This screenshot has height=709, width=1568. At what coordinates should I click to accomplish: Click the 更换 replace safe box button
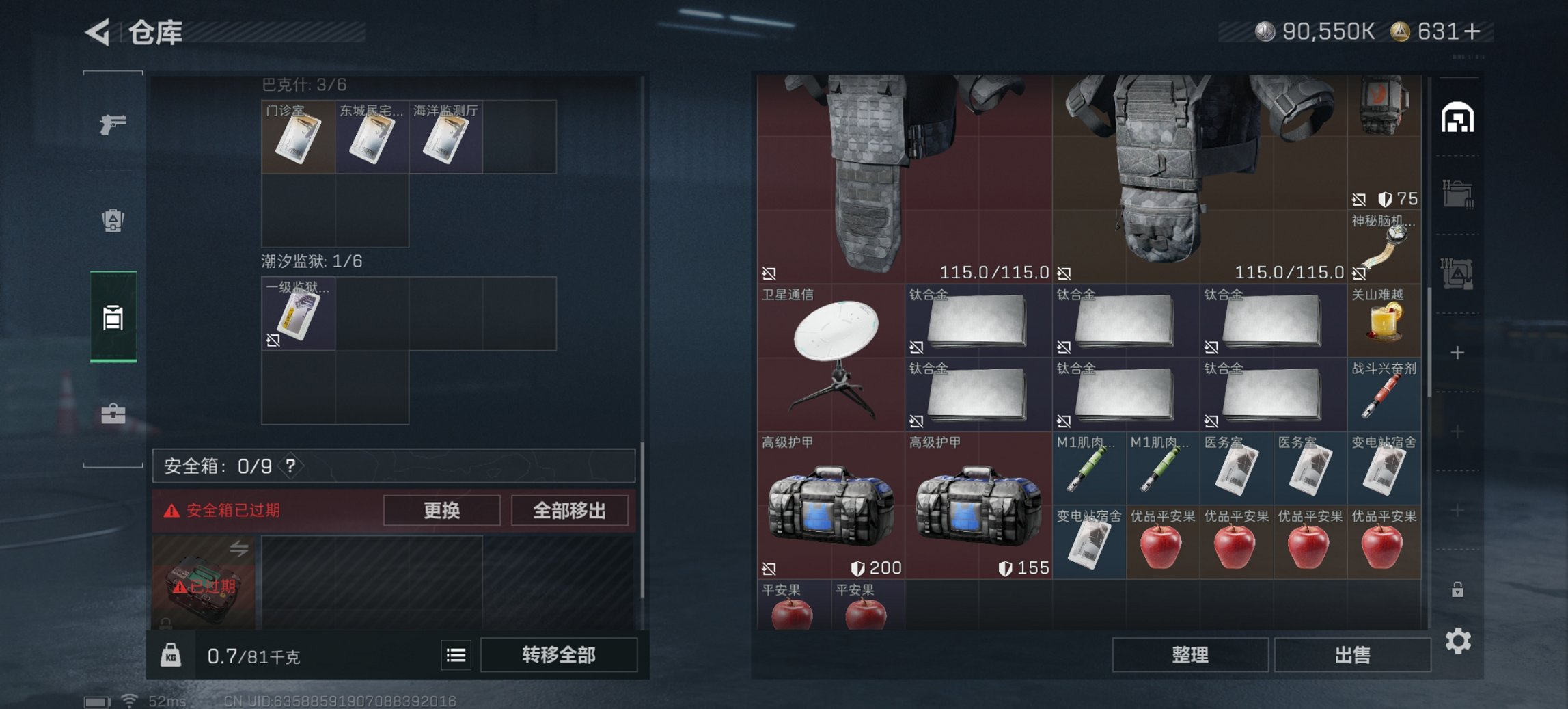click(441, 511)
